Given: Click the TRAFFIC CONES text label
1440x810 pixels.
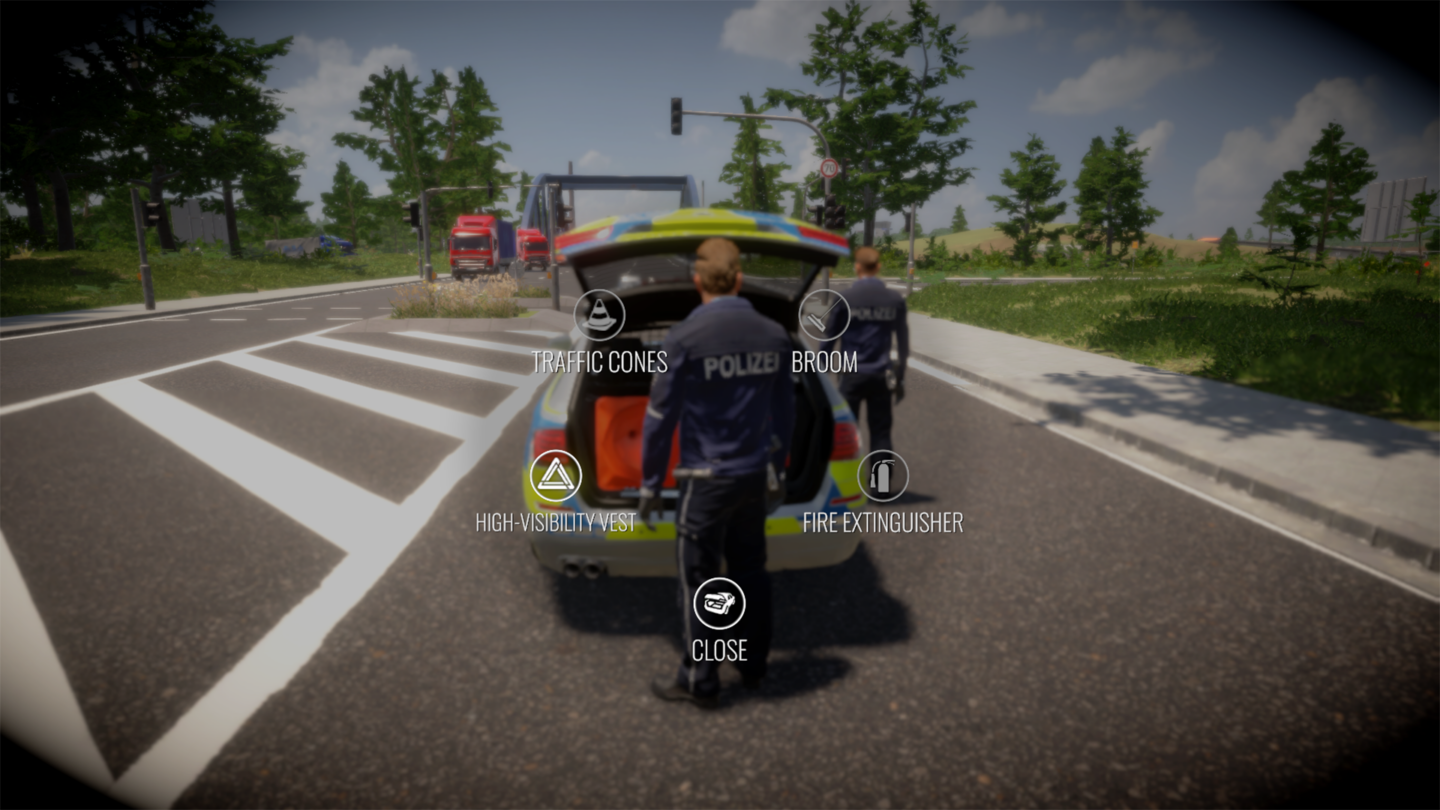Looking at the screenshot, I should tap(600, 362).
